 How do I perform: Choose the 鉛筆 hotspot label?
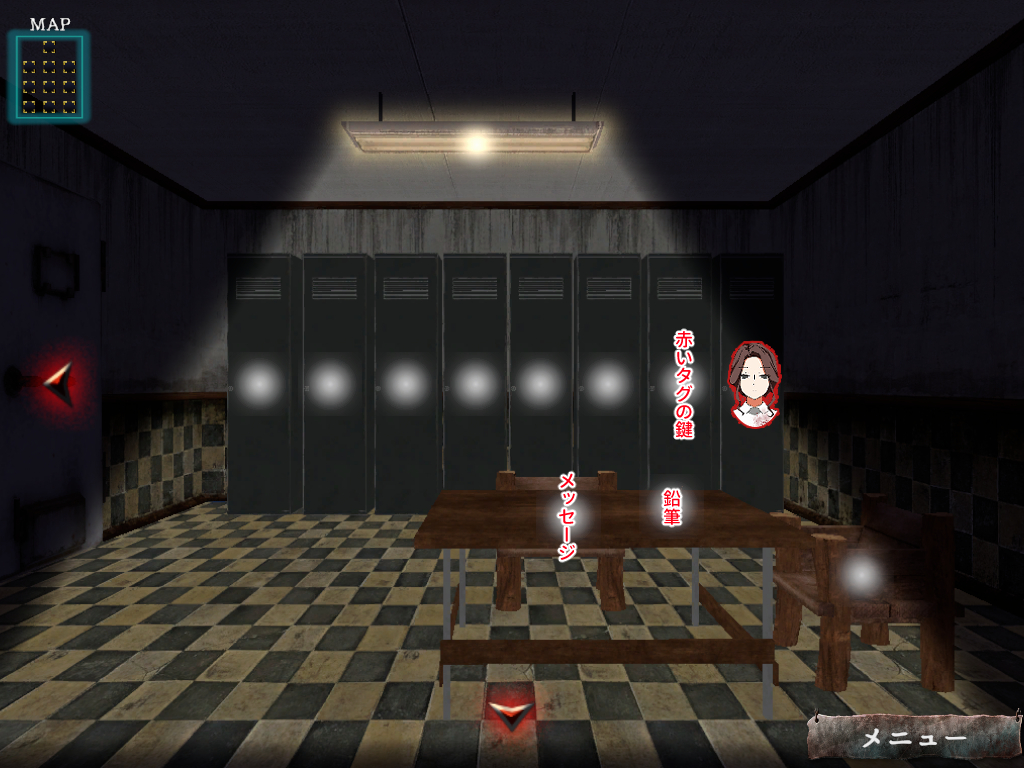point(672,507)
